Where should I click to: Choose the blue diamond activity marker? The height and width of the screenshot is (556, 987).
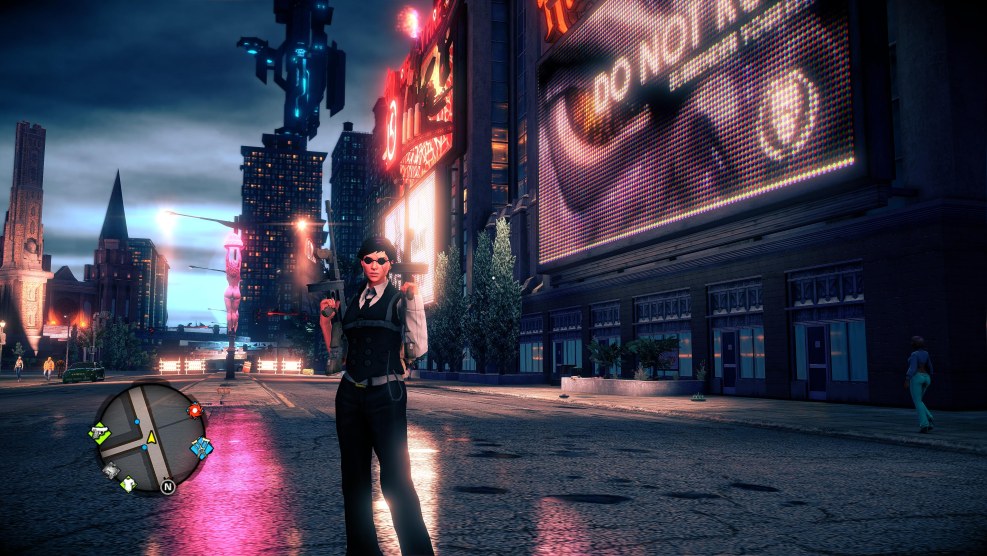[201, 448]
